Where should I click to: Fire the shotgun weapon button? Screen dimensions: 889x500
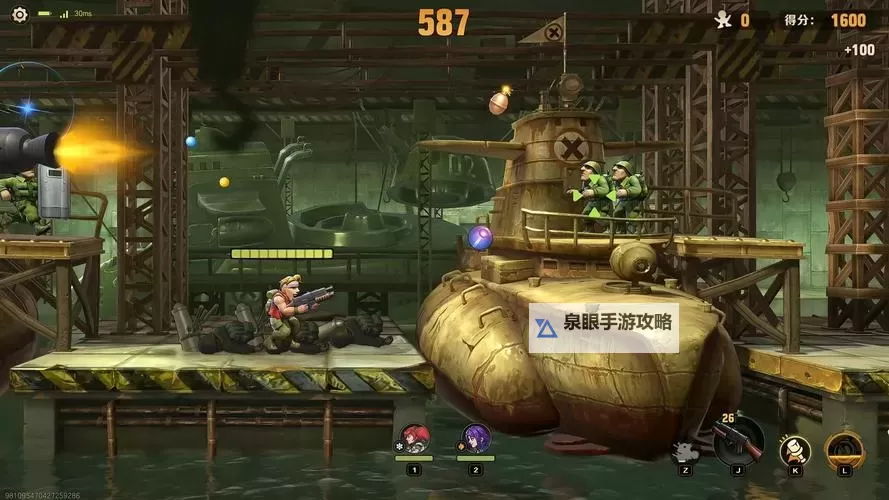[x=738, y=441]
